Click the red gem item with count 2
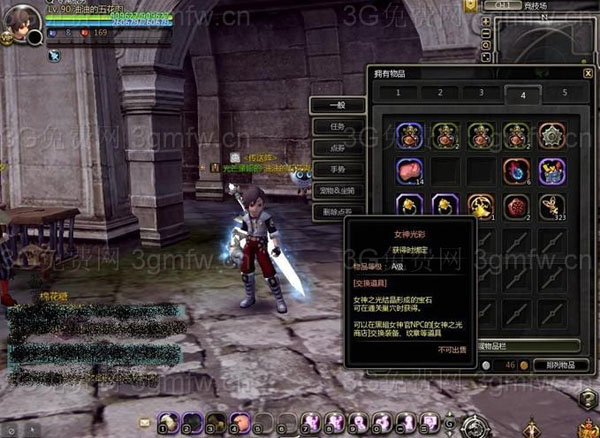600x438 pixels. tap(516, 207)
